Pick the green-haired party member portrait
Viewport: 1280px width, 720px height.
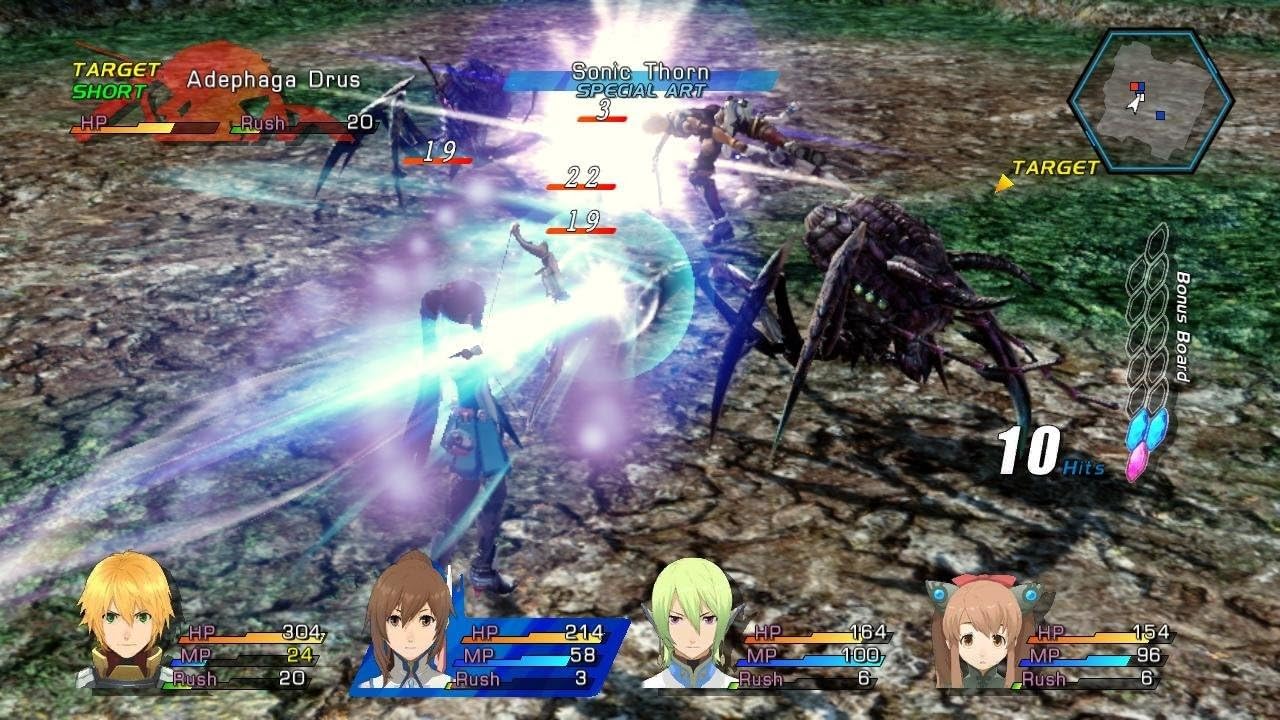point(691,627)
